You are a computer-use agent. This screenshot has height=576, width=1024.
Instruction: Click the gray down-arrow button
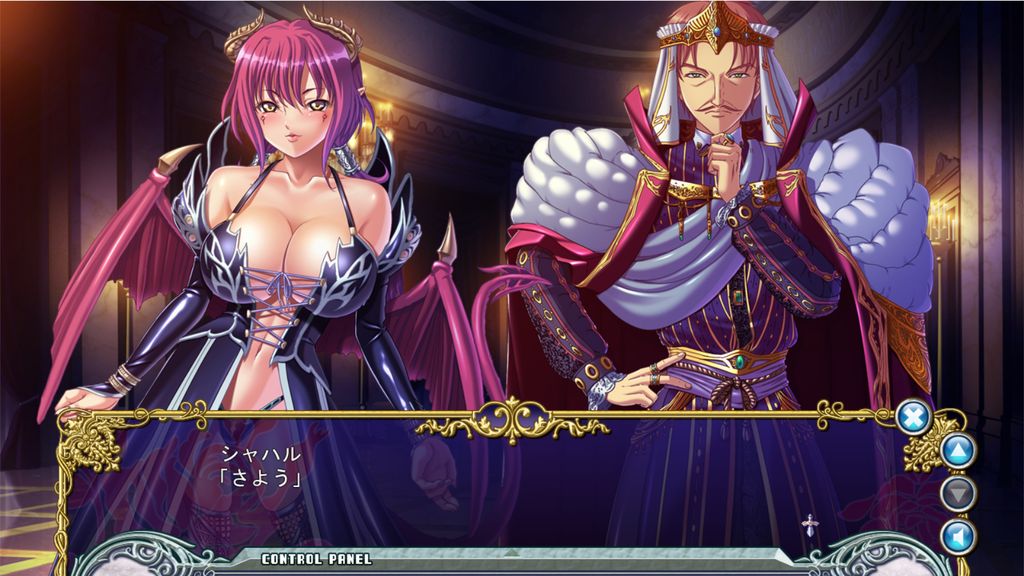point(957,493)
